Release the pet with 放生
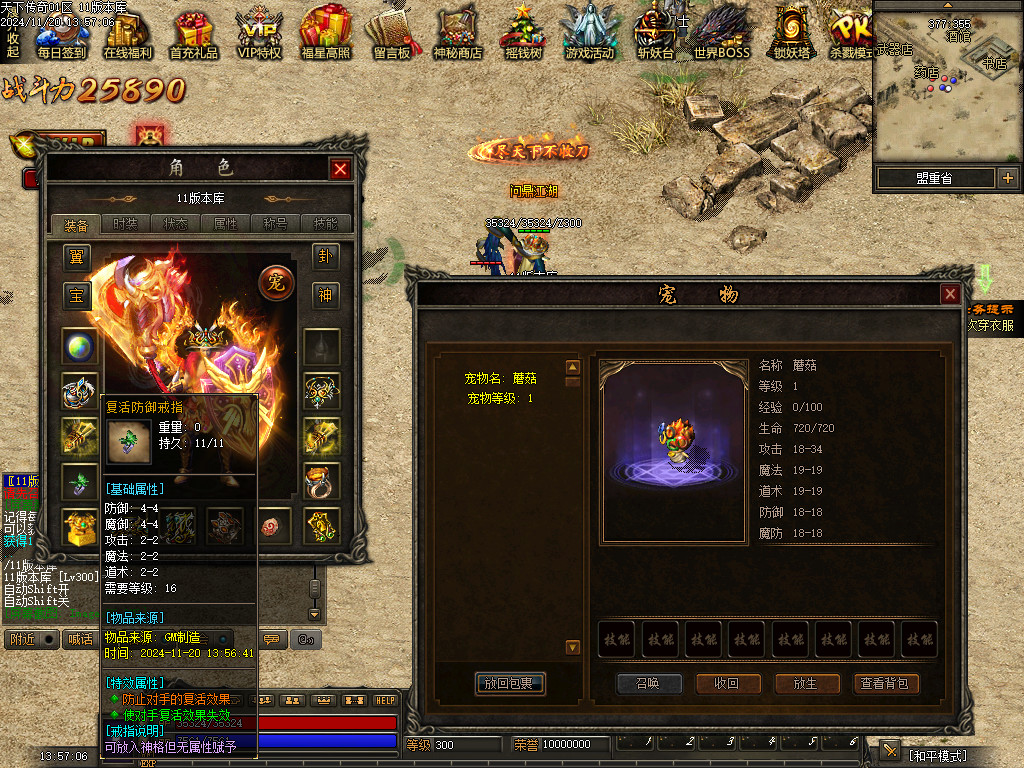The width and height of the screenshot is (1024, 768). pos(805,684)
